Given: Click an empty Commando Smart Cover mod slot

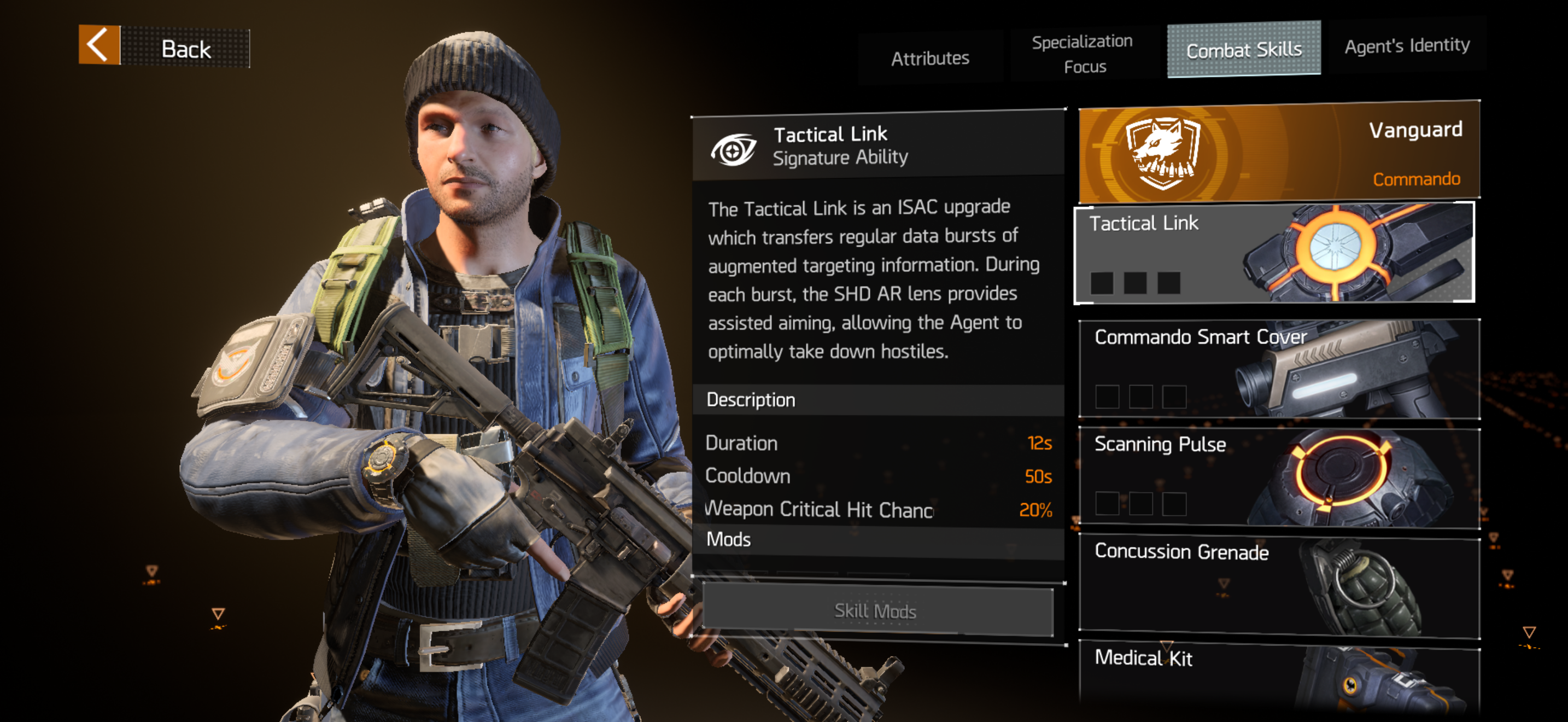Looking at the screenshot, I should click(1107, 397).
